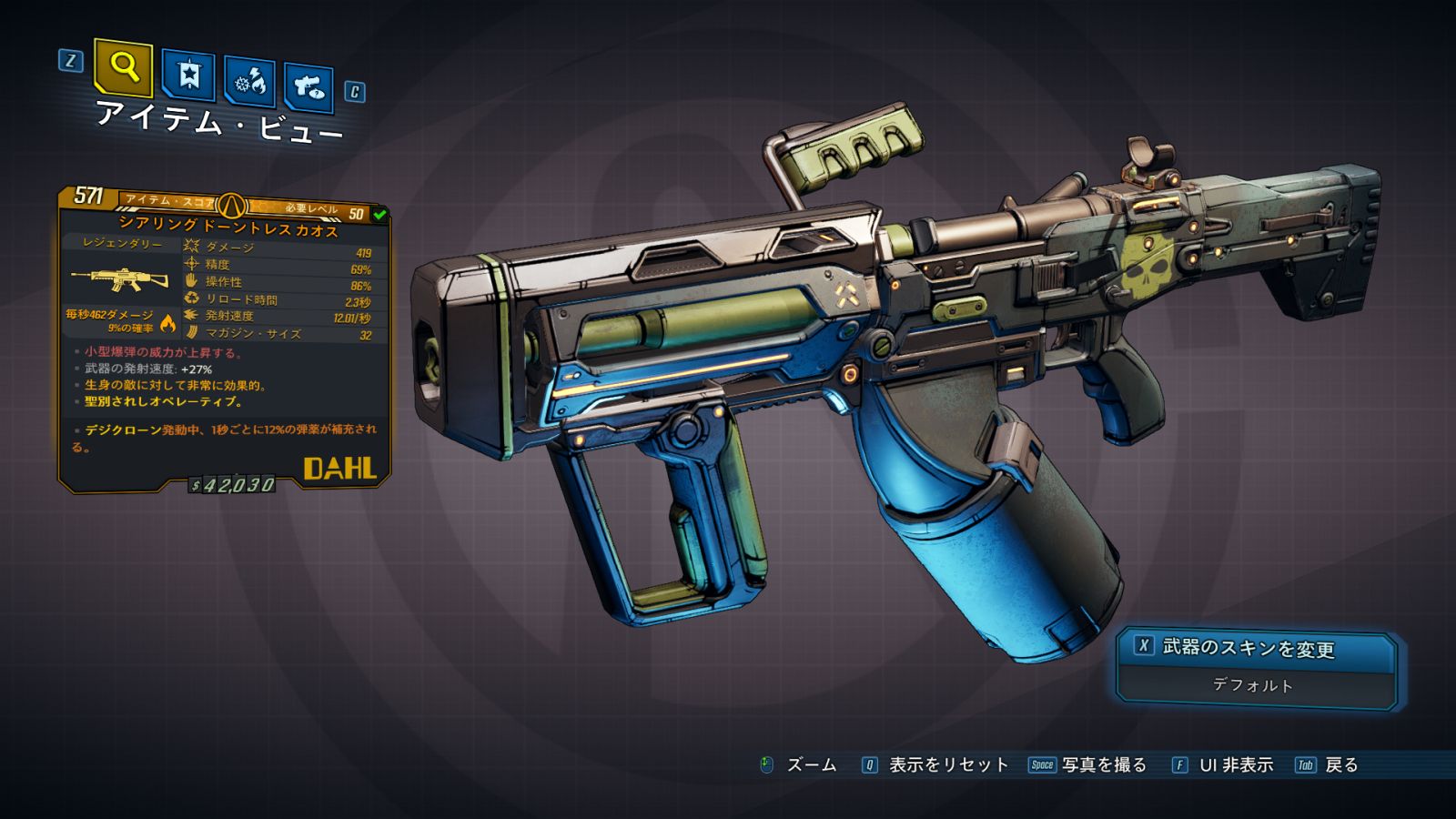Click the fire rate icon next to 発射速度
Screen dimensions: 1456x819
coord(191,318)
